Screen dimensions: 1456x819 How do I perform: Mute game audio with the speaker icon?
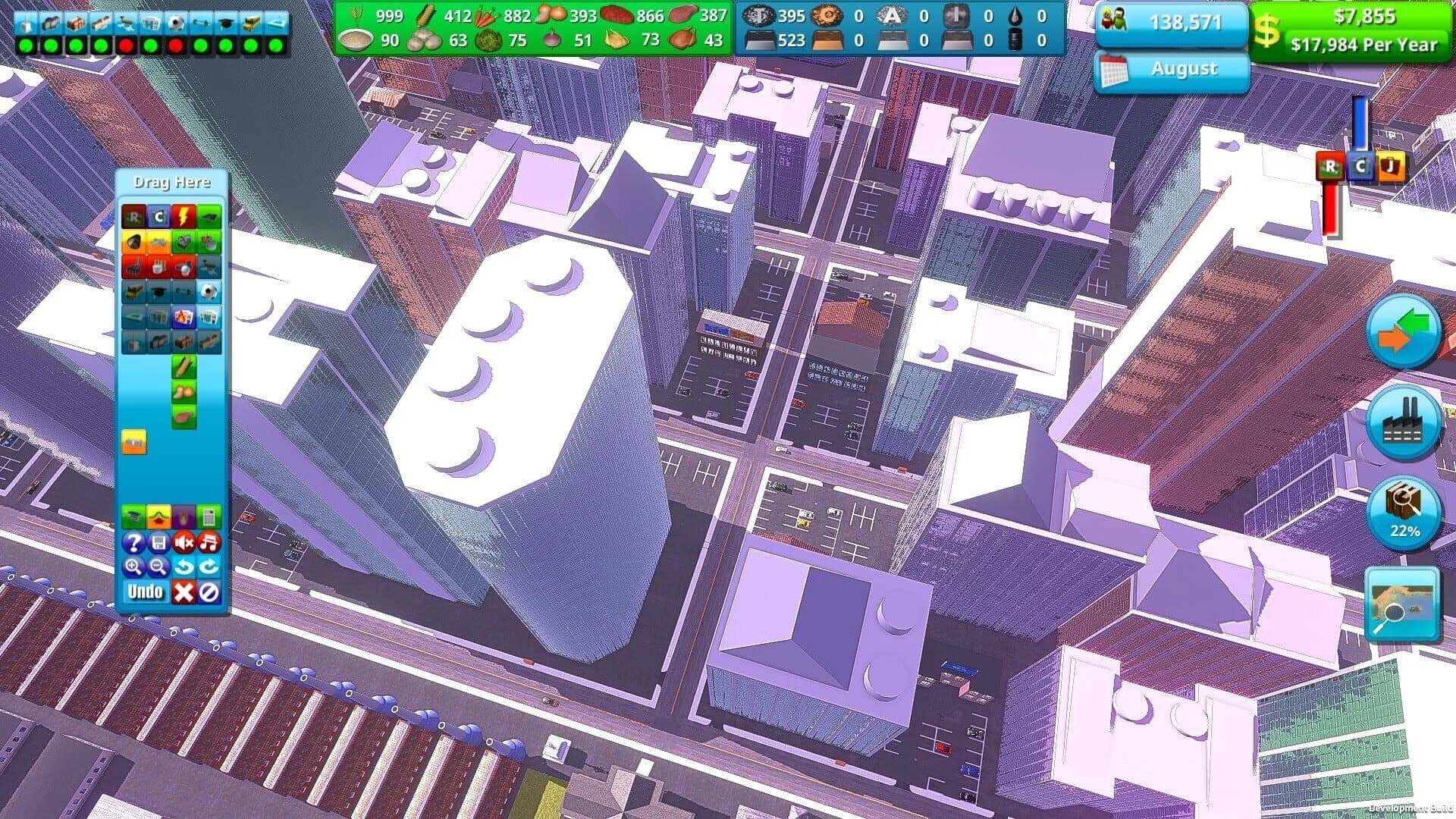pos(184,541)
